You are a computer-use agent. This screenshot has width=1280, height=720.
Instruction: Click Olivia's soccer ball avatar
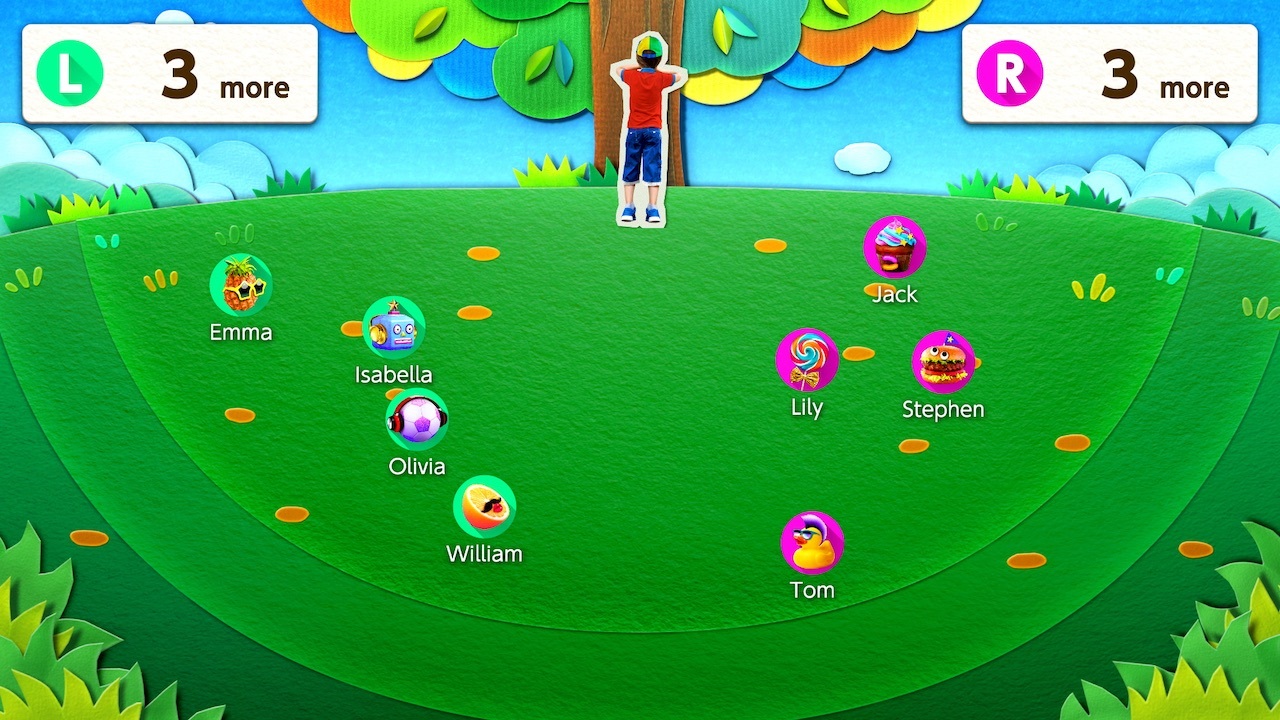coord(417,419)
